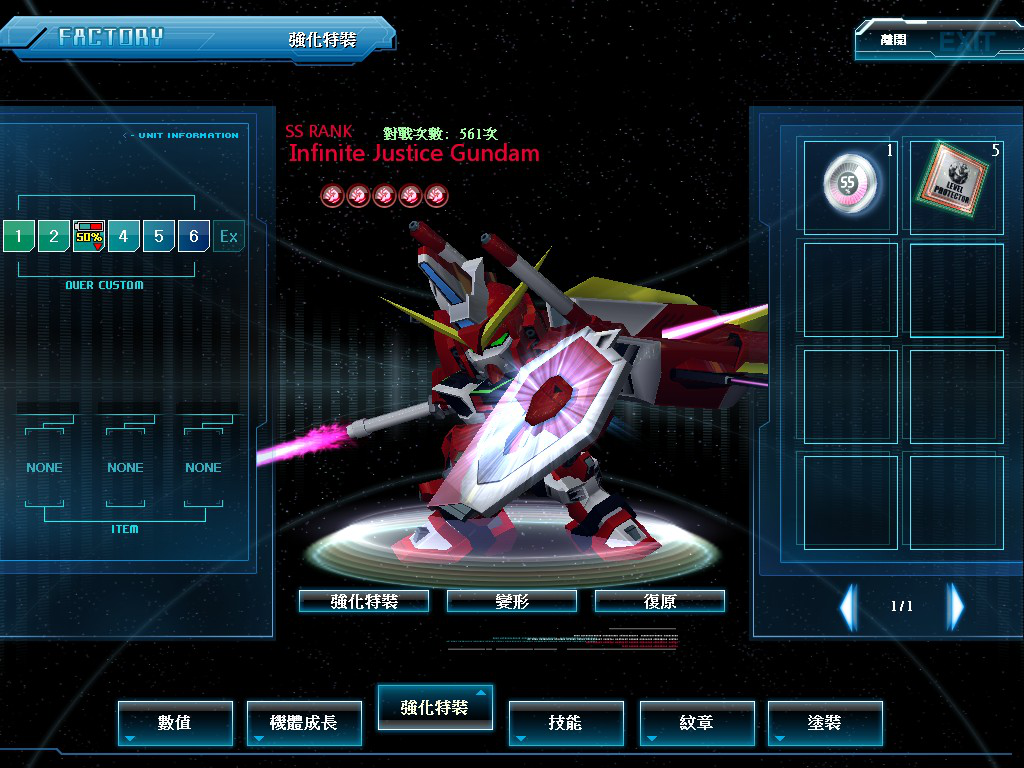Screen dimensions: 1024x768
Task: Open the 塗裝 paint tab
Action: (x=825, y=722)
